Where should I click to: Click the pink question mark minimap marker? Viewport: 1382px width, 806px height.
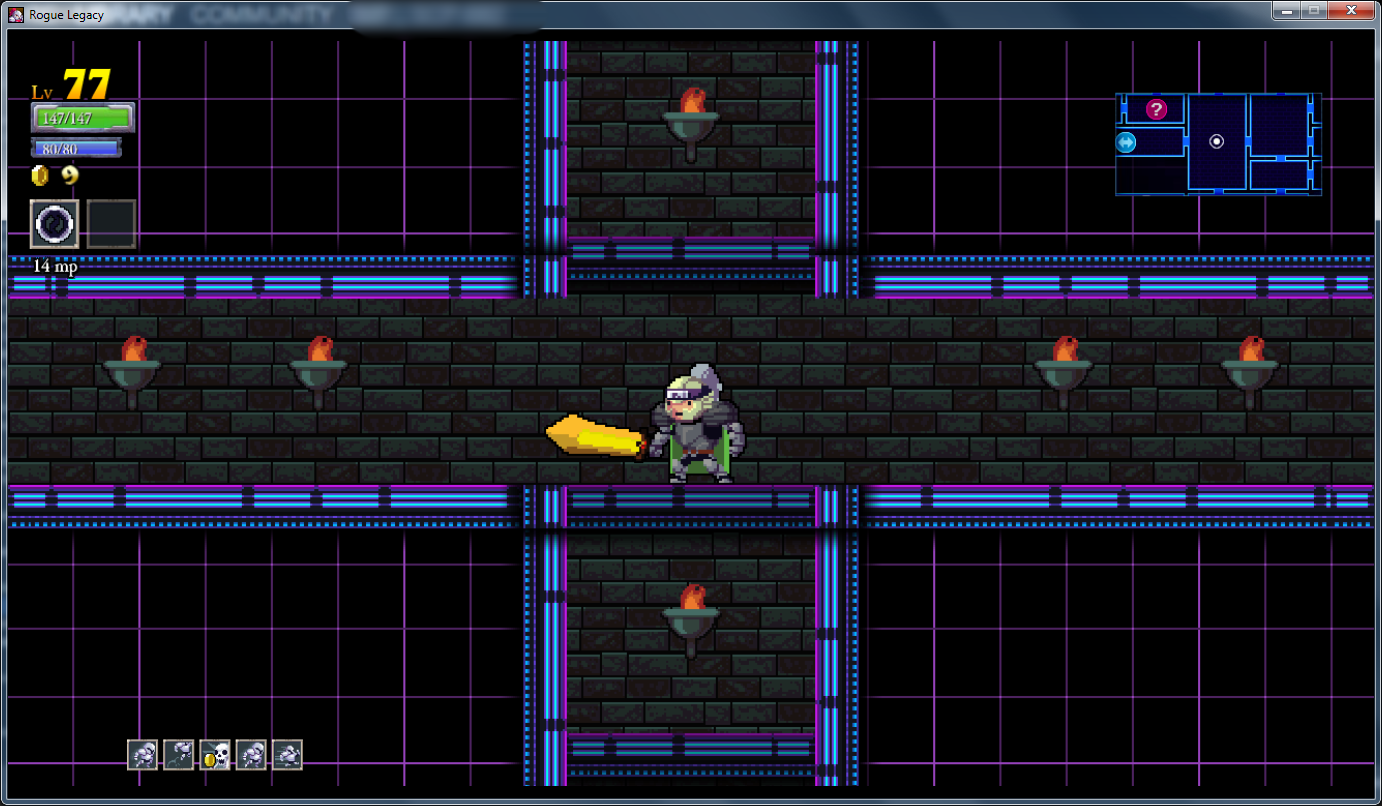[x=1156, y=109]
